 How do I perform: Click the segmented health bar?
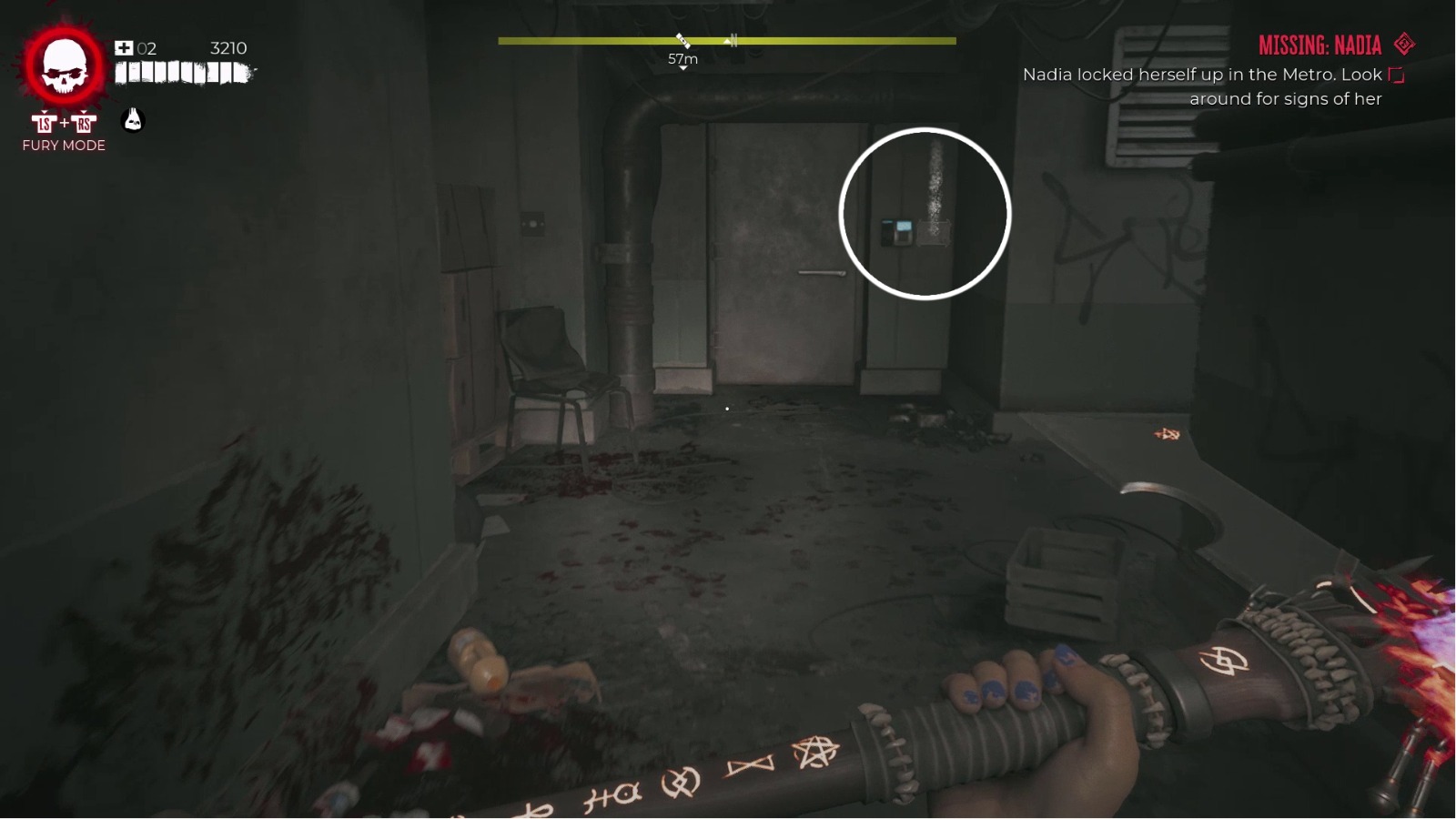tap(182, 73)
